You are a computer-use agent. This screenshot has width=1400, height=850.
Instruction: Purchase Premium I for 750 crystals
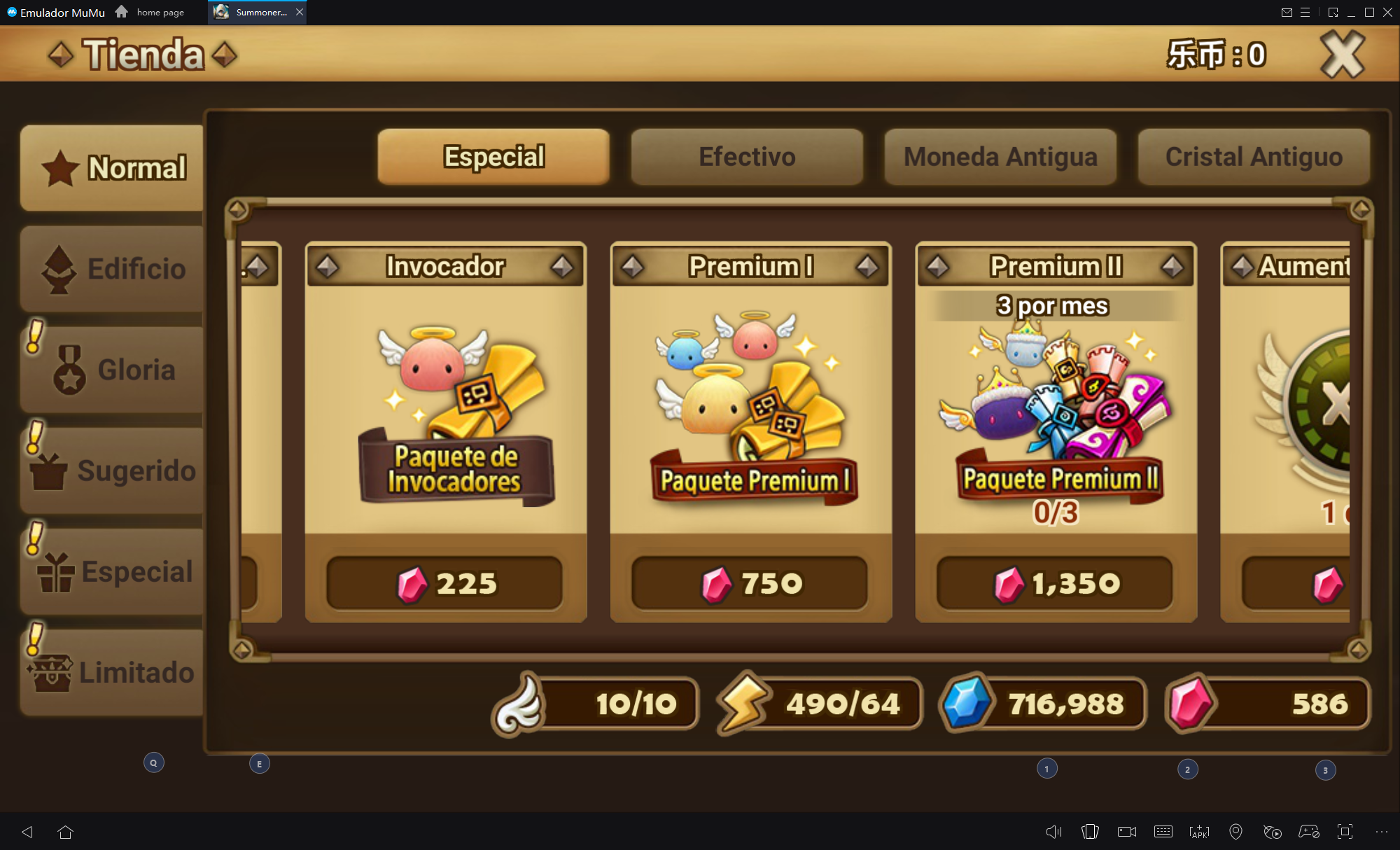pyautogui.click(x=750, y=583)
